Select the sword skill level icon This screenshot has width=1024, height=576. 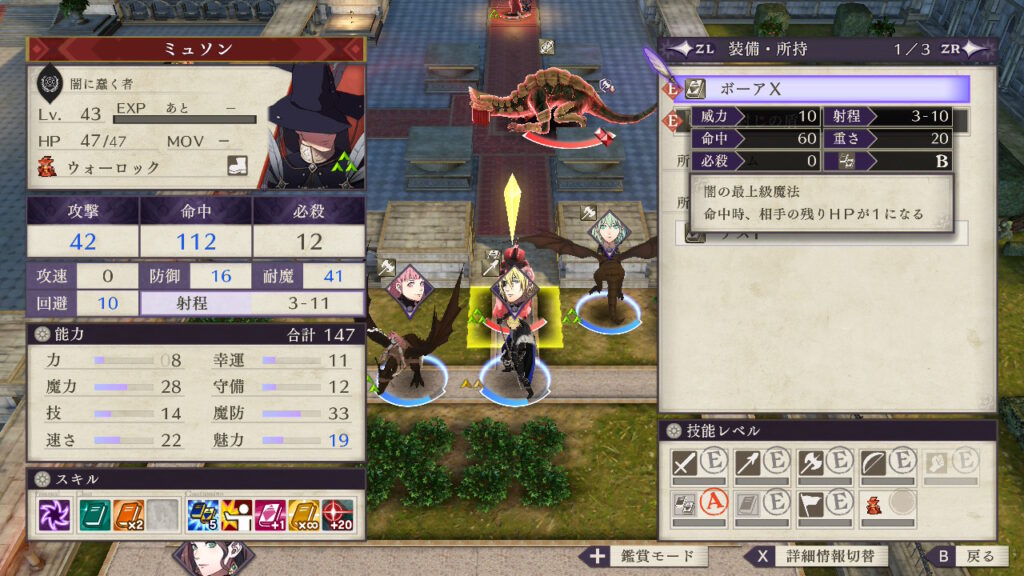[686, 462]
